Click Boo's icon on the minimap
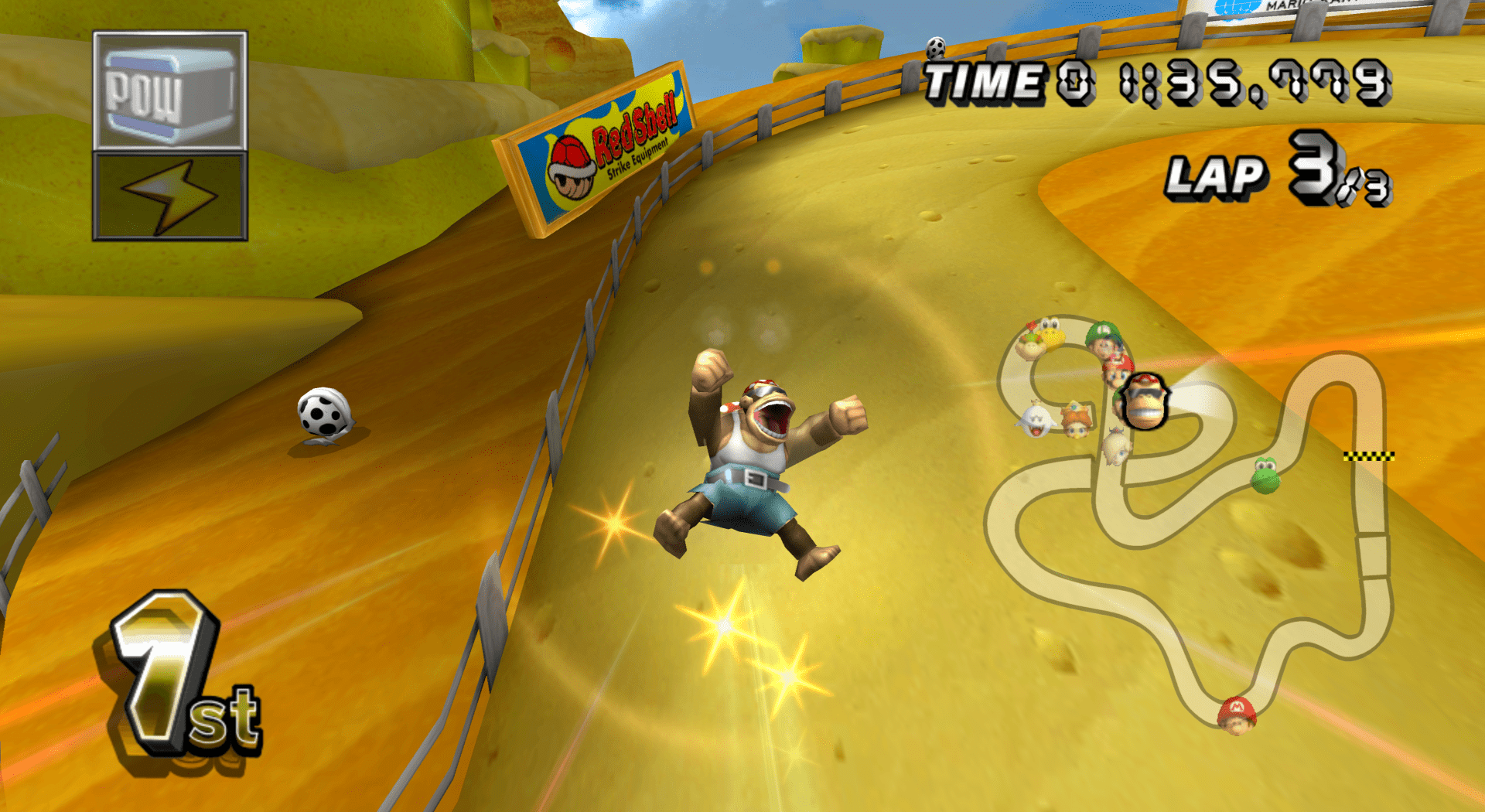1485x812 pixels. [x=1036, y=420]
